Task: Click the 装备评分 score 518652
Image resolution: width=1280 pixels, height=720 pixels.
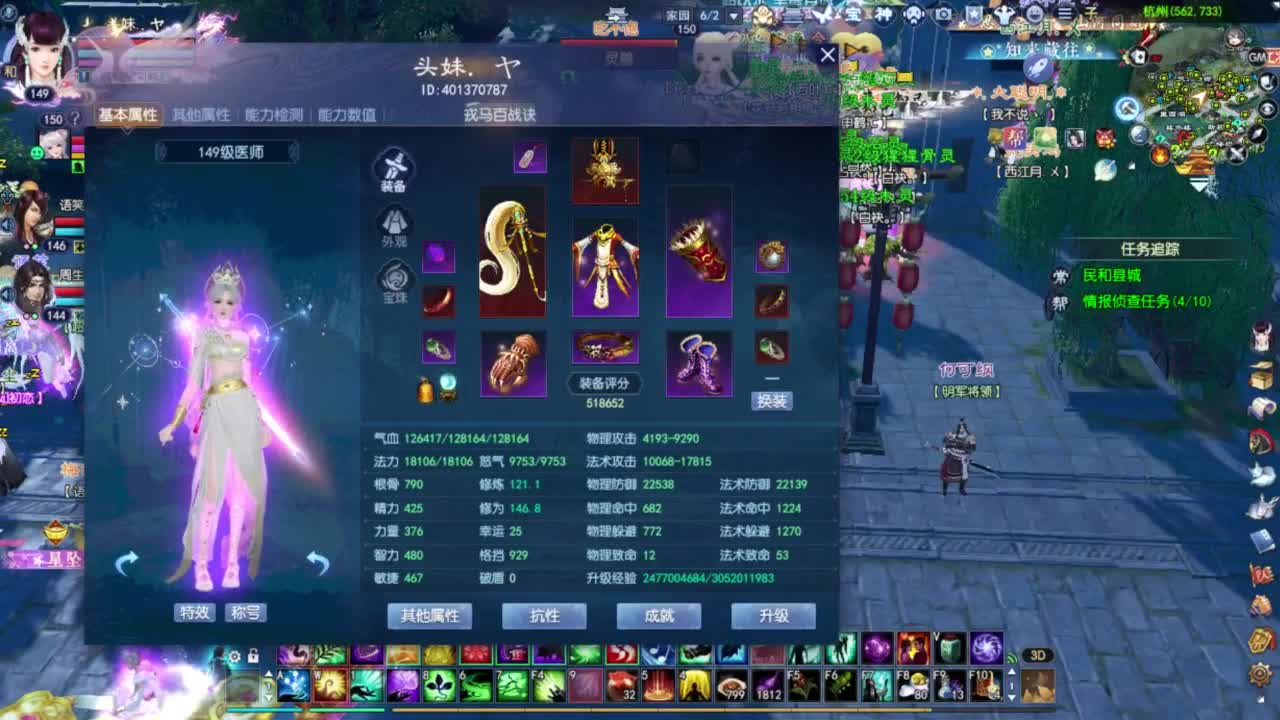Action: point(603,395)
